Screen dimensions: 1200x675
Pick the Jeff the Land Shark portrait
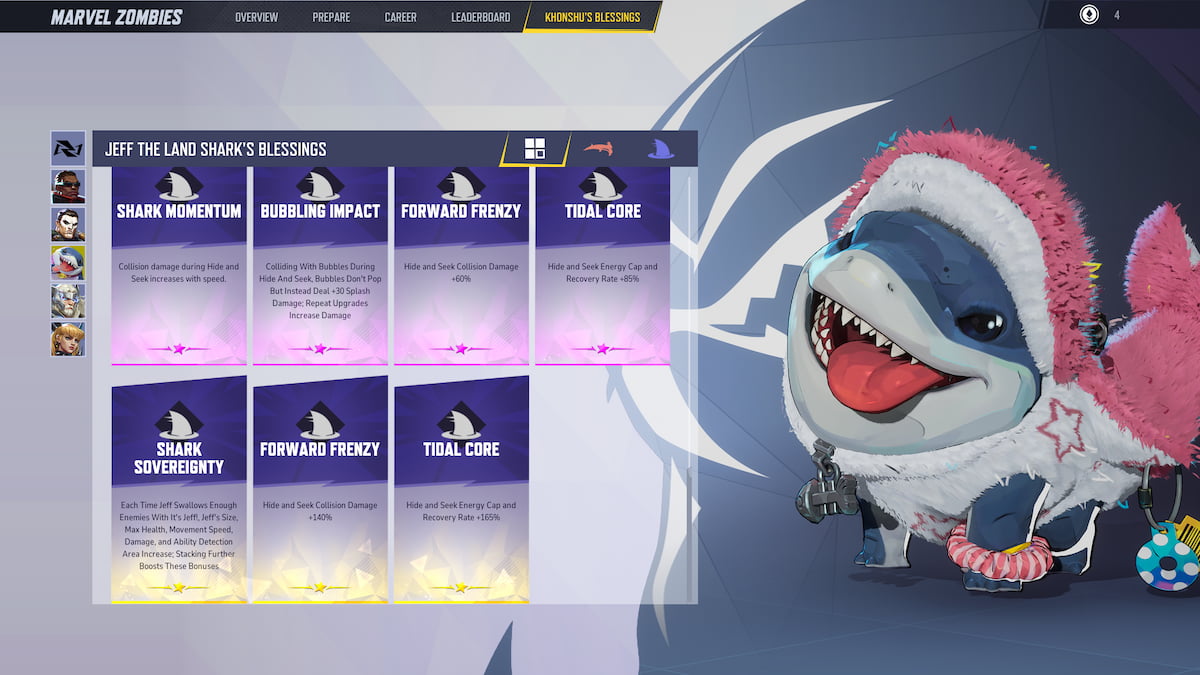point(68,263)
